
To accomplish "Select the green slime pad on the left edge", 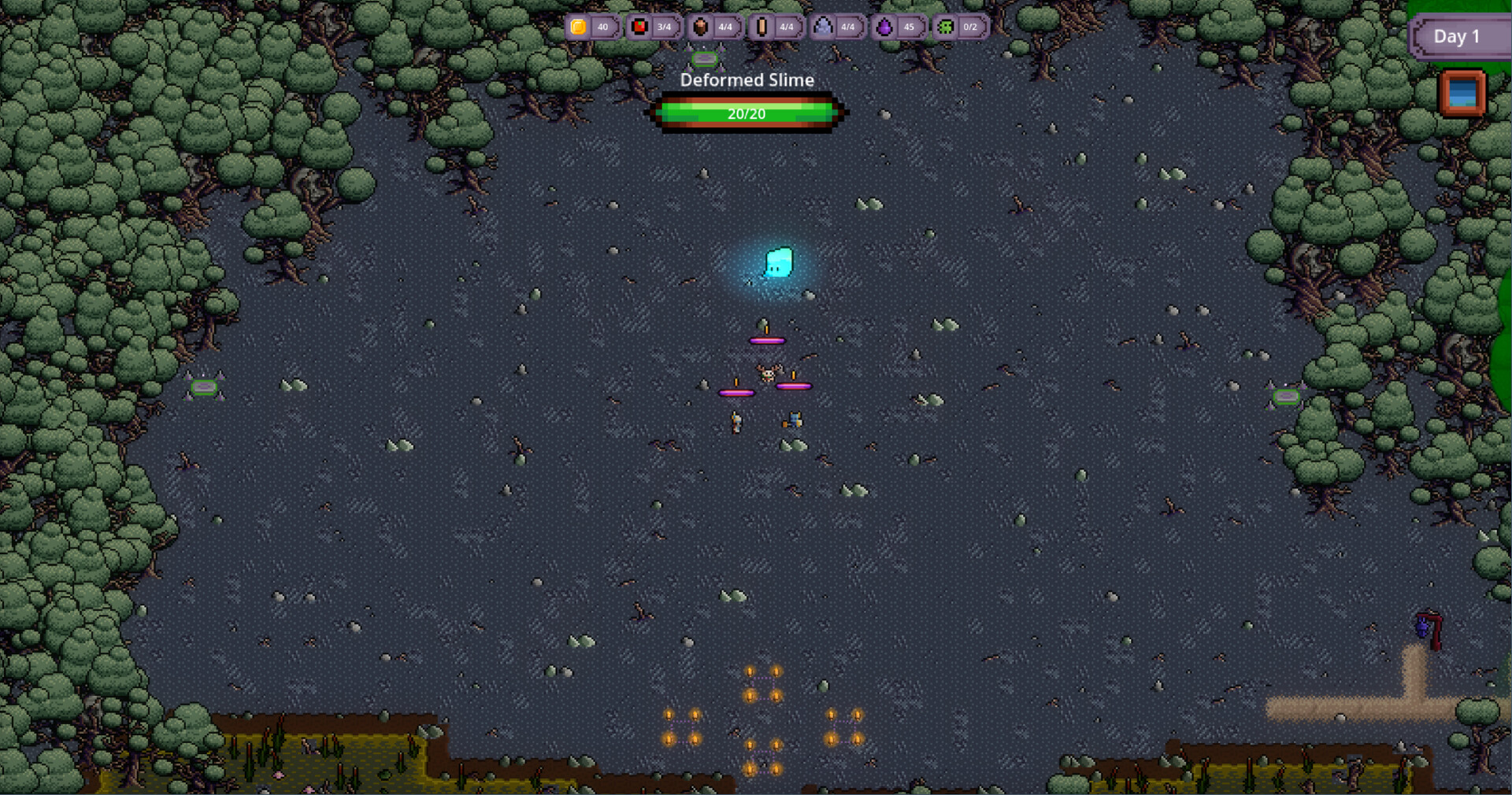I will 206,387.
